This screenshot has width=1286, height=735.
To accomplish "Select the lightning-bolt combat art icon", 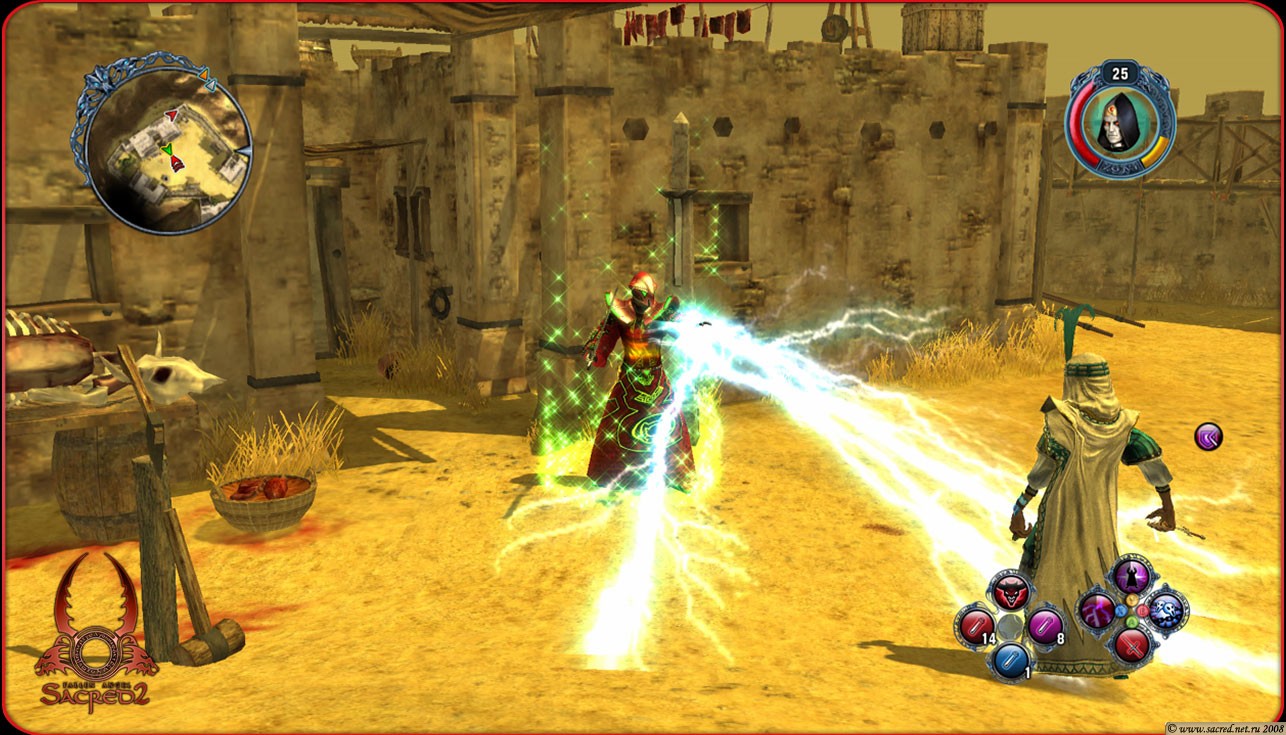I will pos(1097,611).
